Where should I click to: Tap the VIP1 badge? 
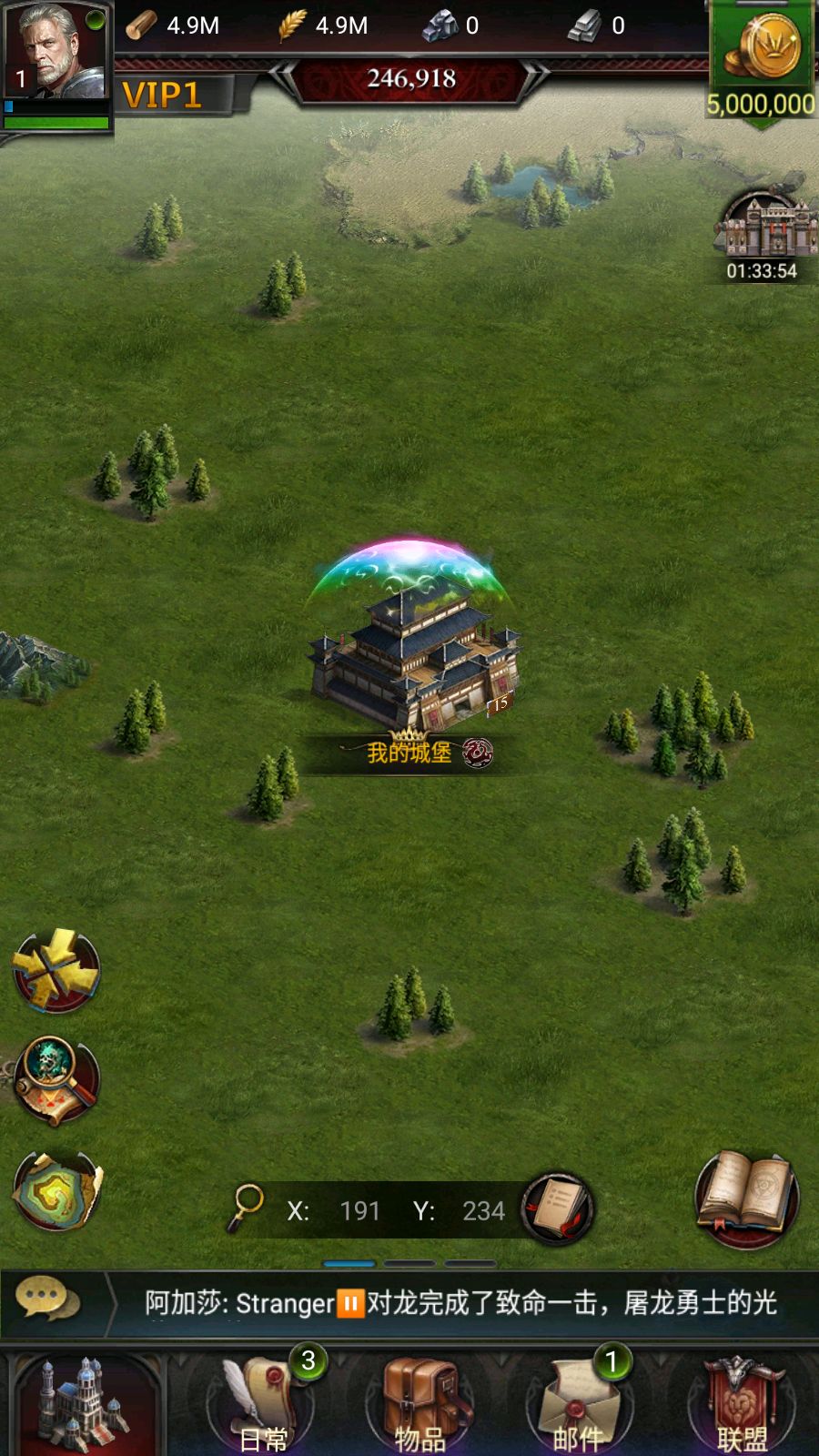162,96
